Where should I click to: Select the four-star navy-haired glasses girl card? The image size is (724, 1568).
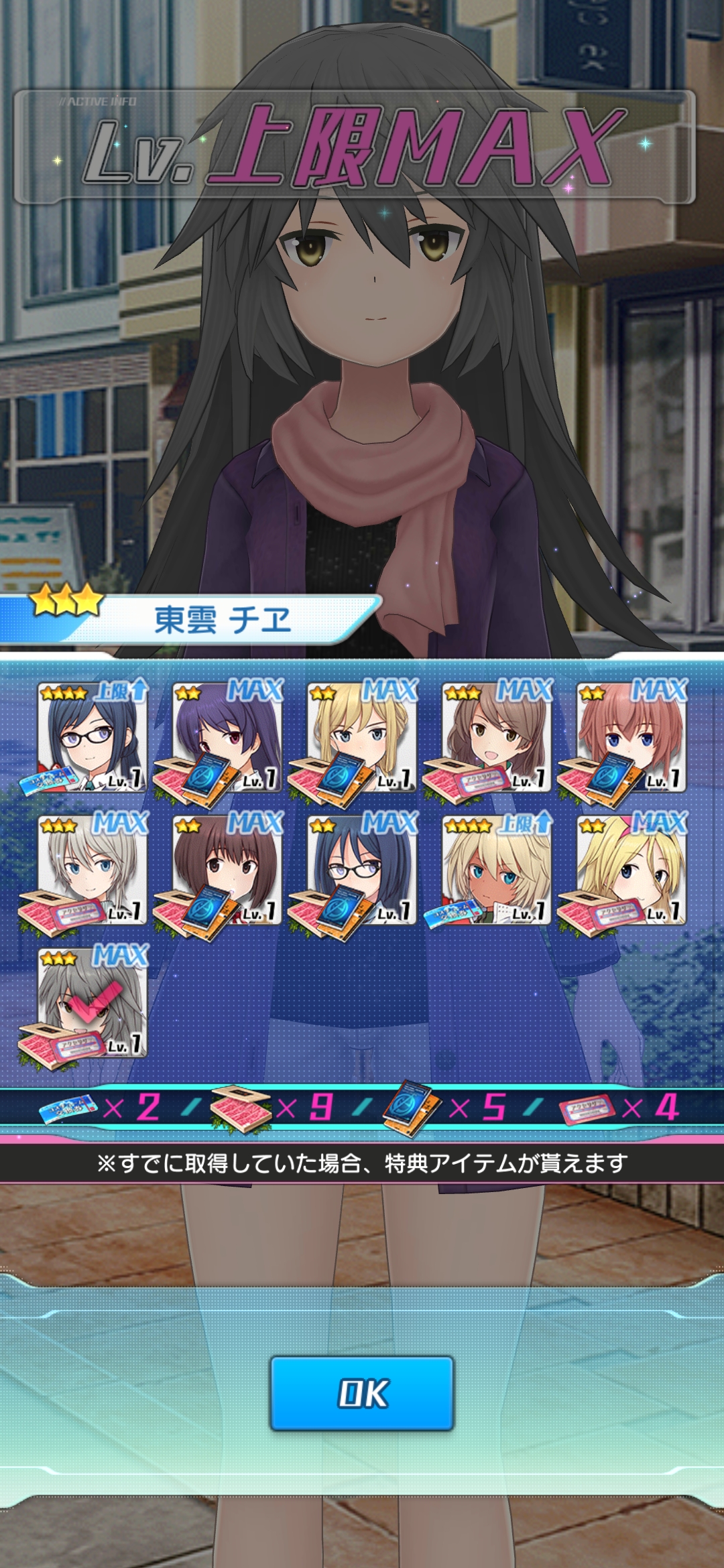point(93,737)
